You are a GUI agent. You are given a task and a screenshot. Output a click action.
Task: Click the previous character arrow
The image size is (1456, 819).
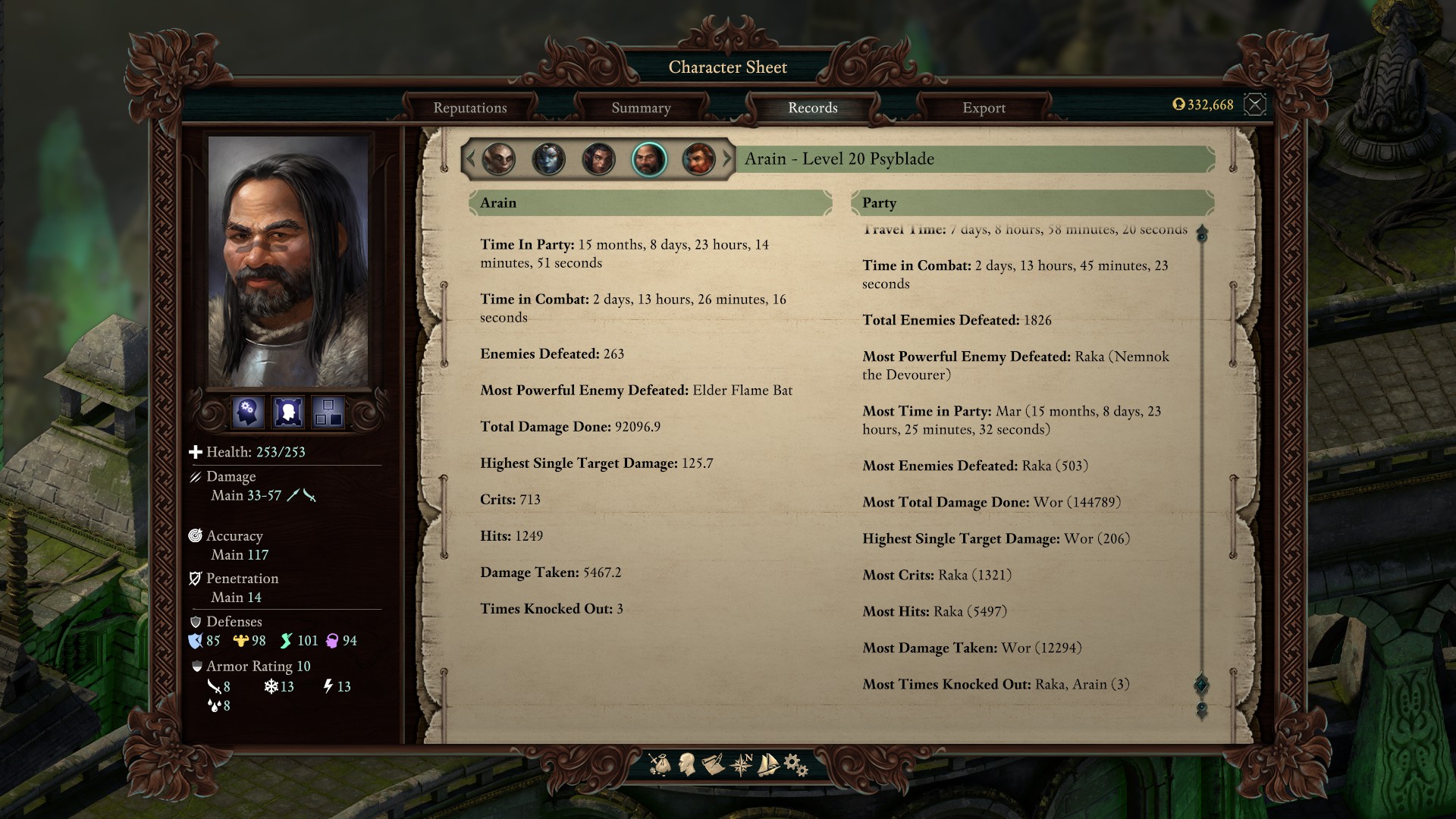click(470, 159)
